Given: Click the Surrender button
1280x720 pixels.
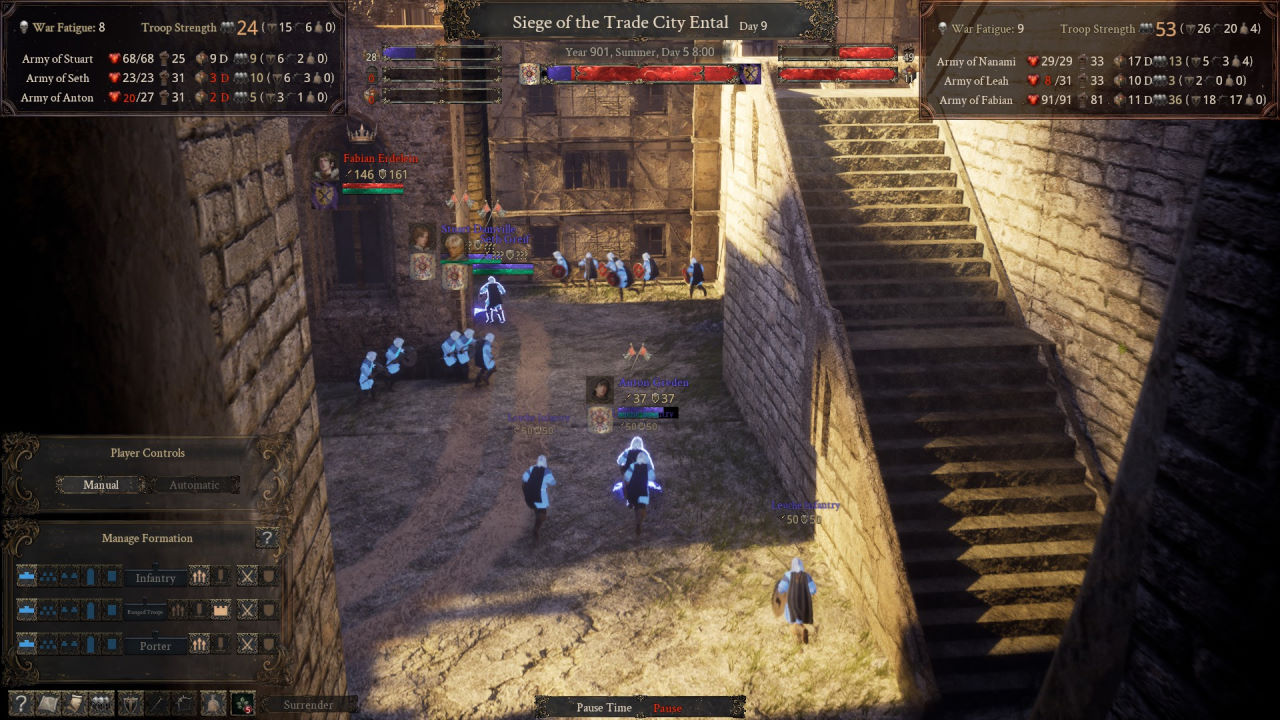Looking at the screenshot, I should pos(308,705).
